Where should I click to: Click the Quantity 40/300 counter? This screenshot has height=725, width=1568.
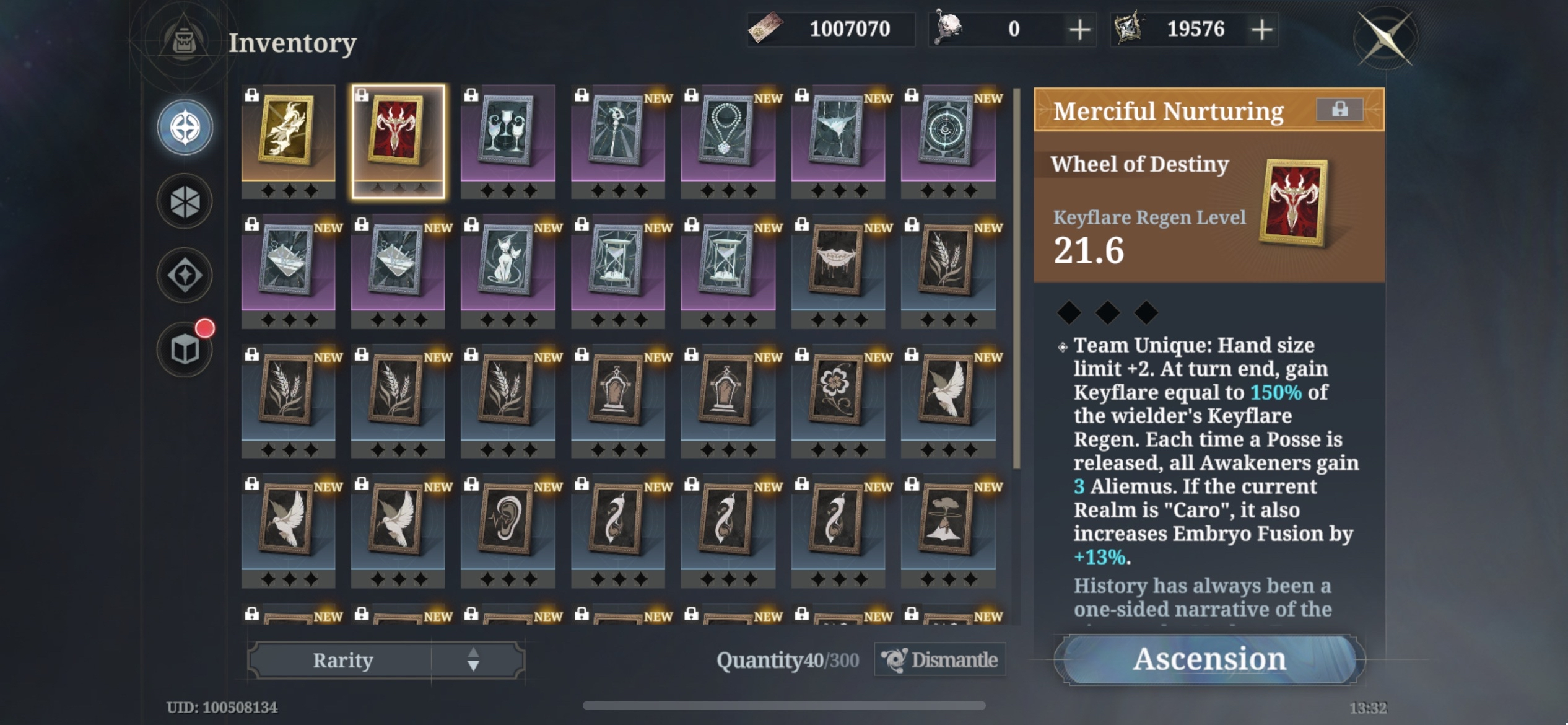786,660
